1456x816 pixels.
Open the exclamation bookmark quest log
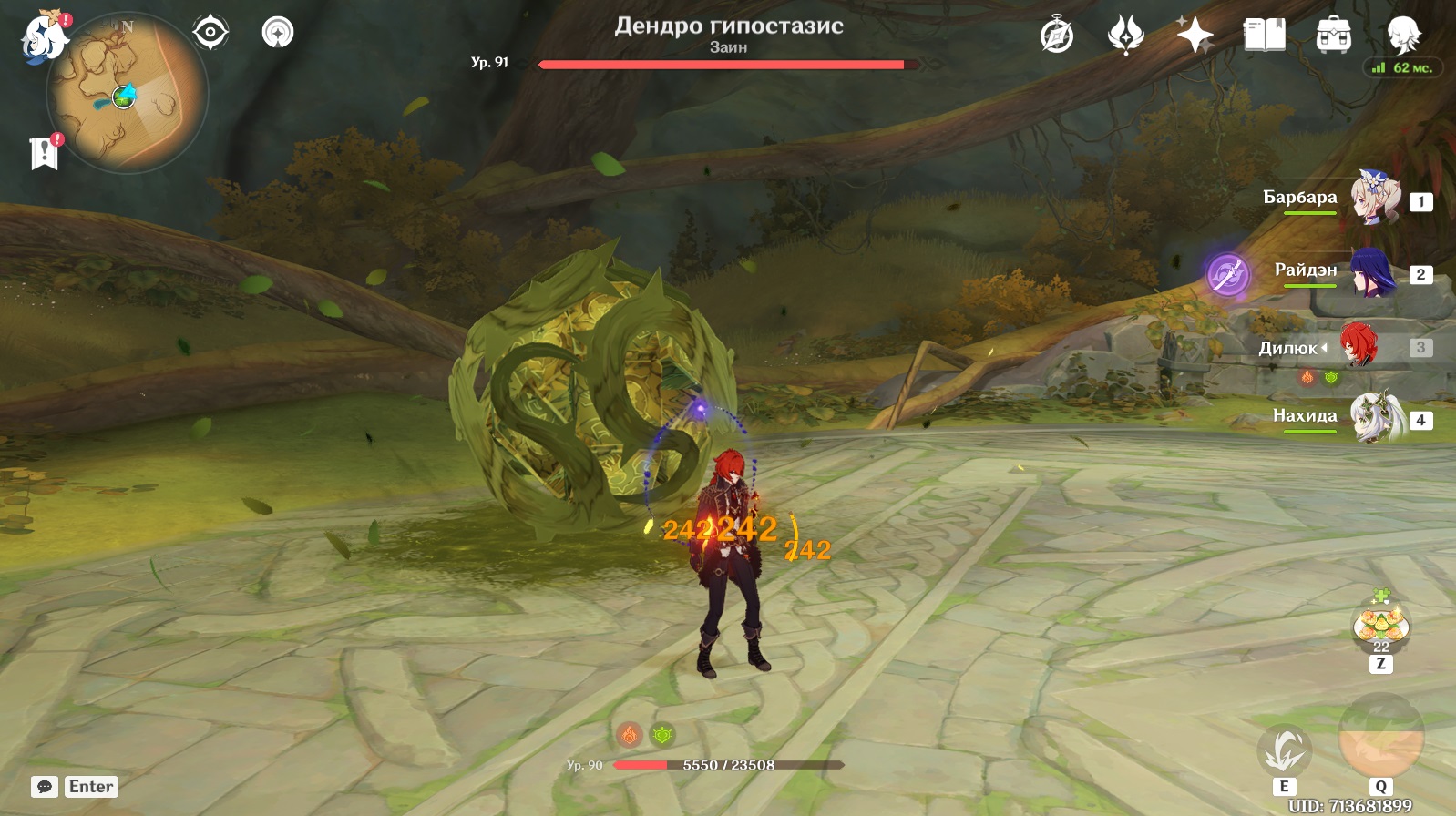coord(44,153)
